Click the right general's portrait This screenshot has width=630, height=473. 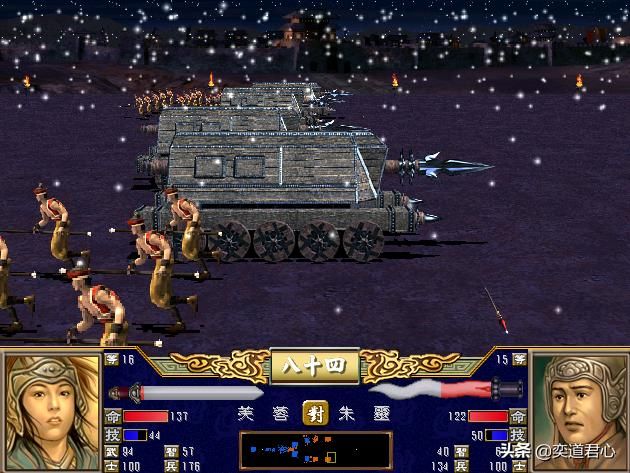pyautogui.click(x=582, y=405)
